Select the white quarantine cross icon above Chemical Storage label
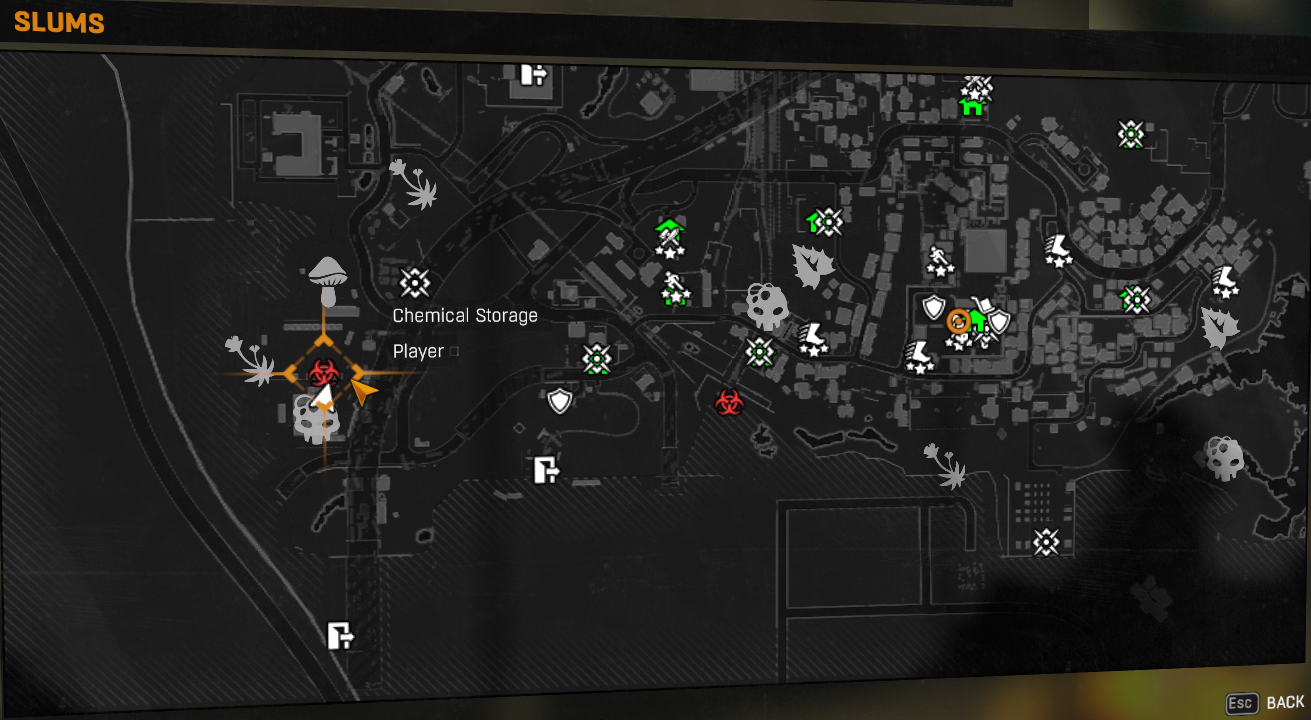Screen dimensions: 1311x720 coord(417,285)
